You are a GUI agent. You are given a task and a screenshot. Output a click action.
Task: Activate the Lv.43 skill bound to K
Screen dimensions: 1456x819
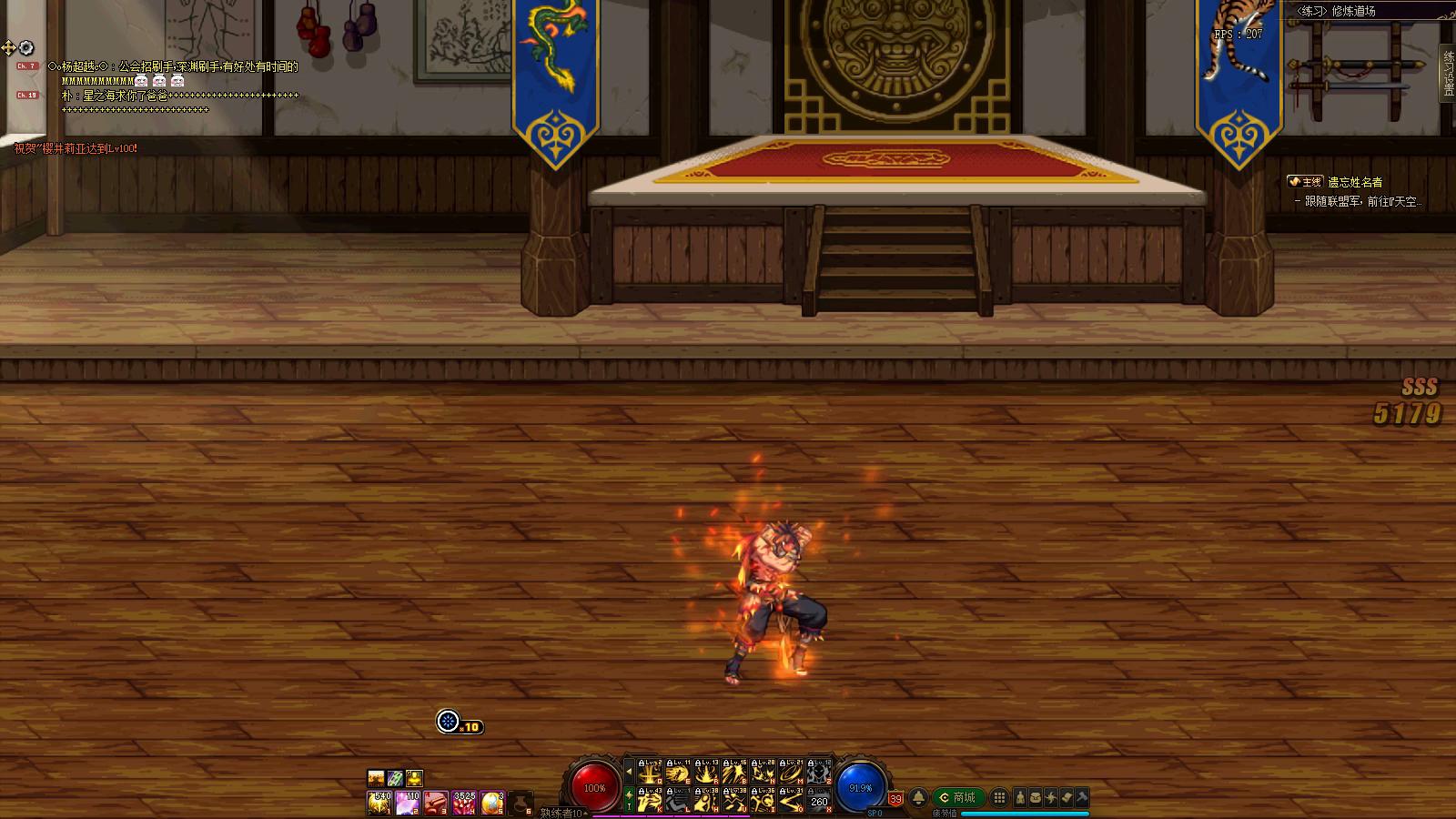point(649,800)
